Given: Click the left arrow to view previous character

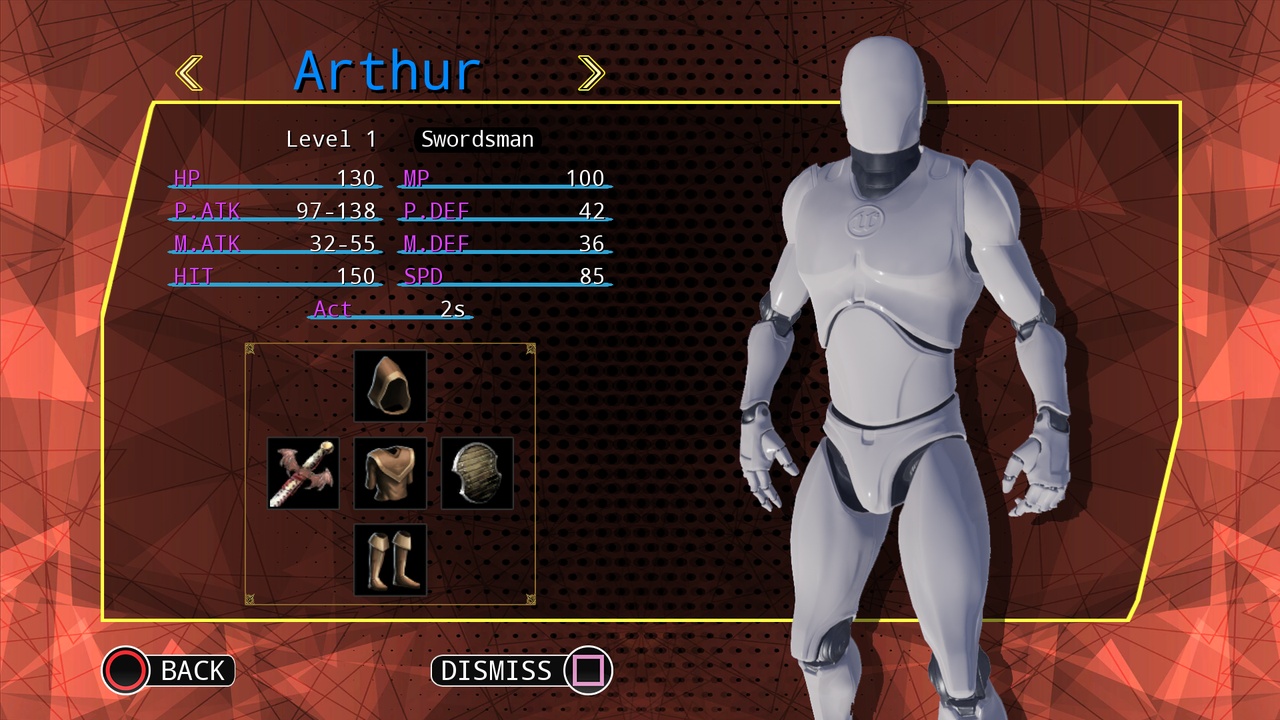Looking at the screenshot, I should pyautogui.click(x=189, y=71).
